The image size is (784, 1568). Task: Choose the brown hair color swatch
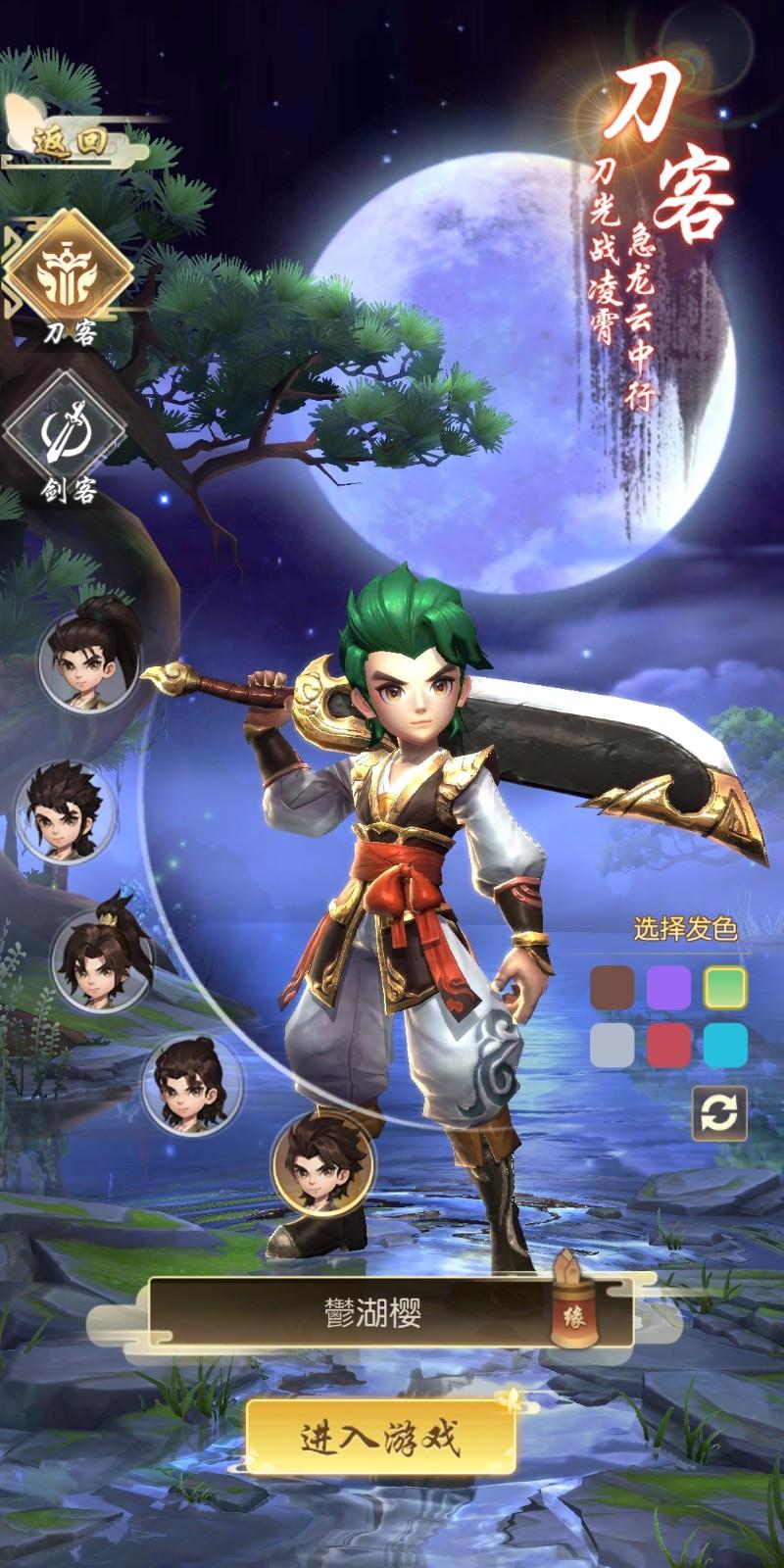612,988
